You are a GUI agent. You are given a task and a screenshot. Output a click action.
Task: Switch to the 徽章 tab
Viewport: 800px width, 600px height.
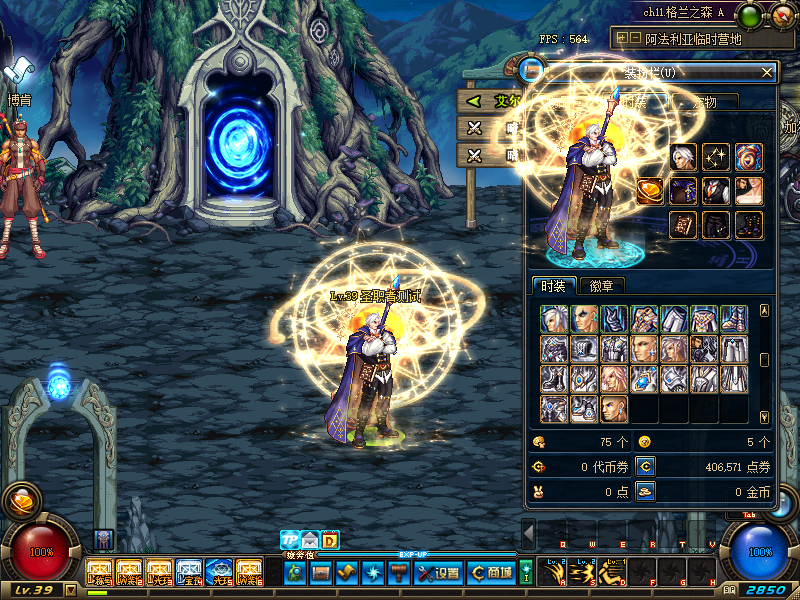pyautogui.click(x=601, y=286)
